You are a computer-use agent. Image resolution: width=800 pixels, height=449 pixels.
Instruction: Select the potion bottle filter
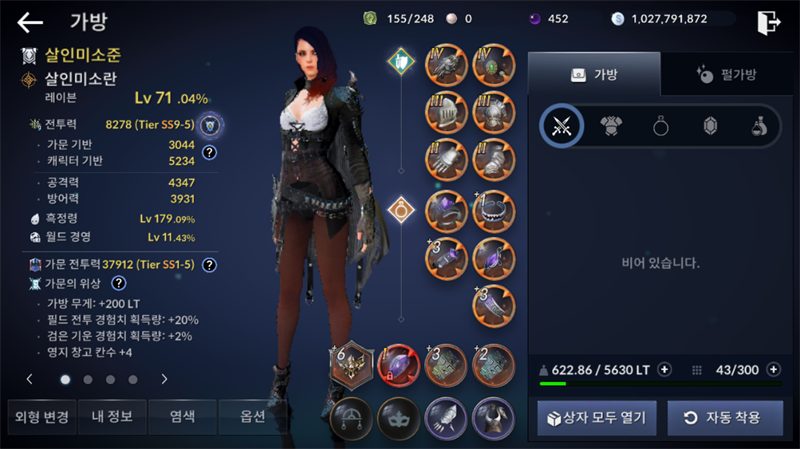759,126
